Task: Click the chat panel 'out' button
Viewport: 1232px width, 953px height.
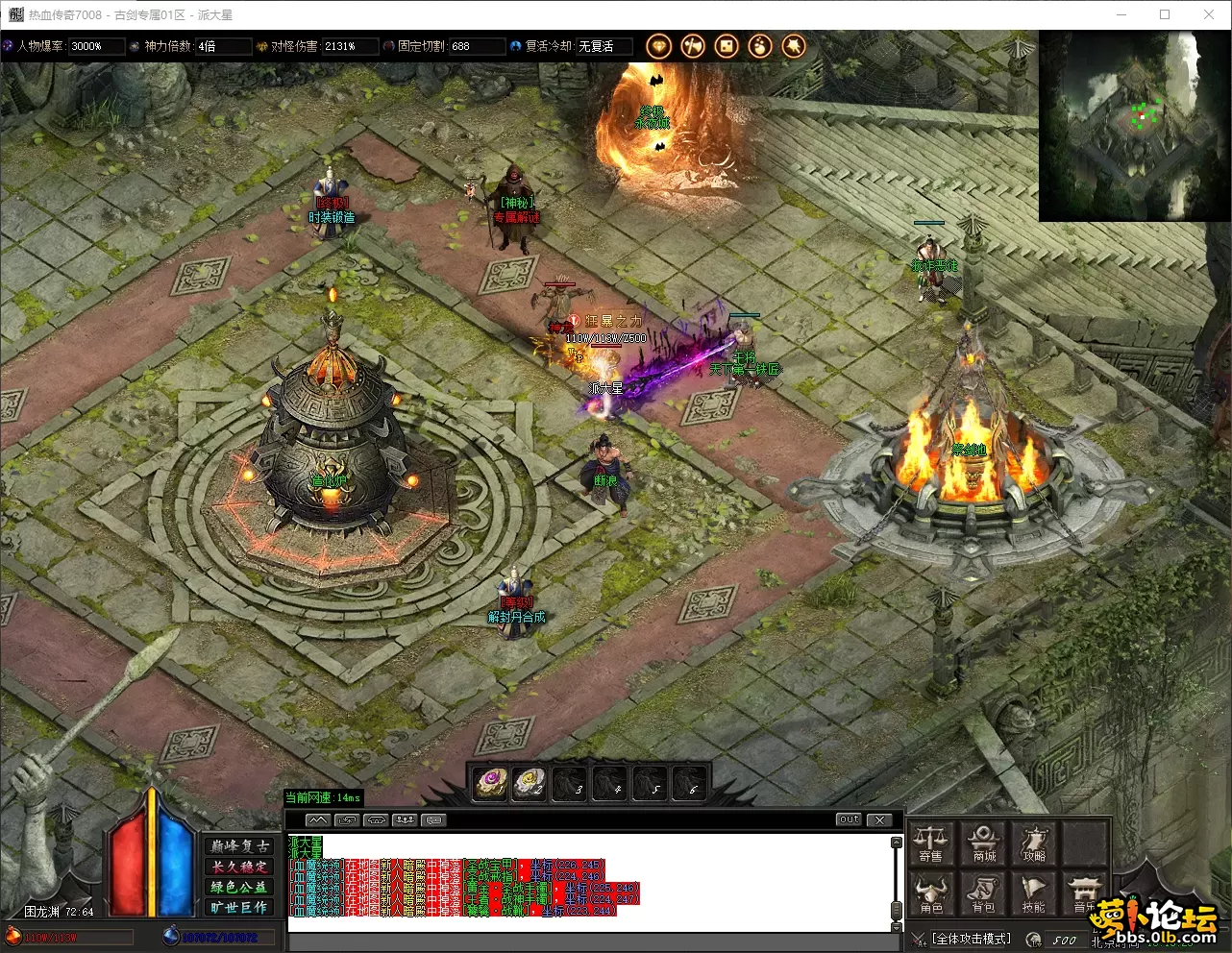Action: click(849, 819)
